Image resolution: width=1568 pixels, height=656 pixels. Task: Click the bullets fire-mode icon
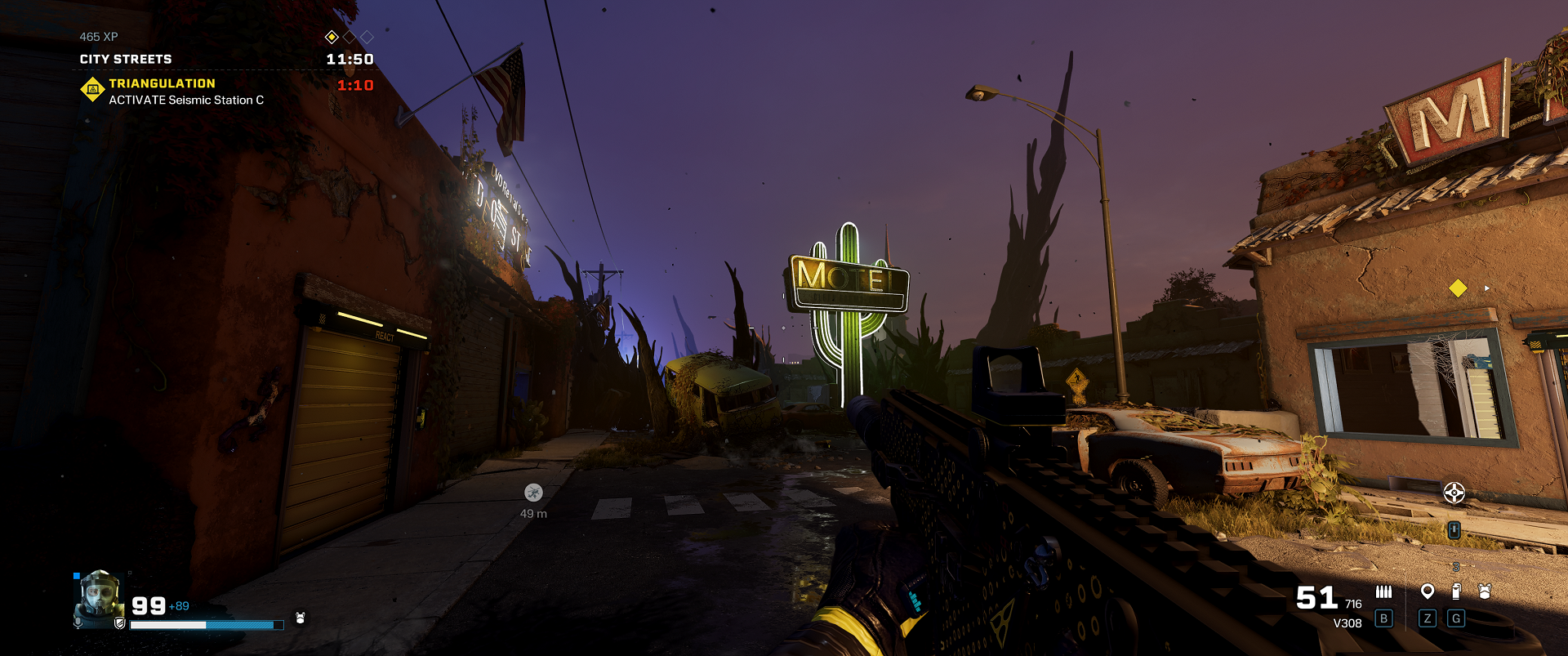[x=1383, y=591]
